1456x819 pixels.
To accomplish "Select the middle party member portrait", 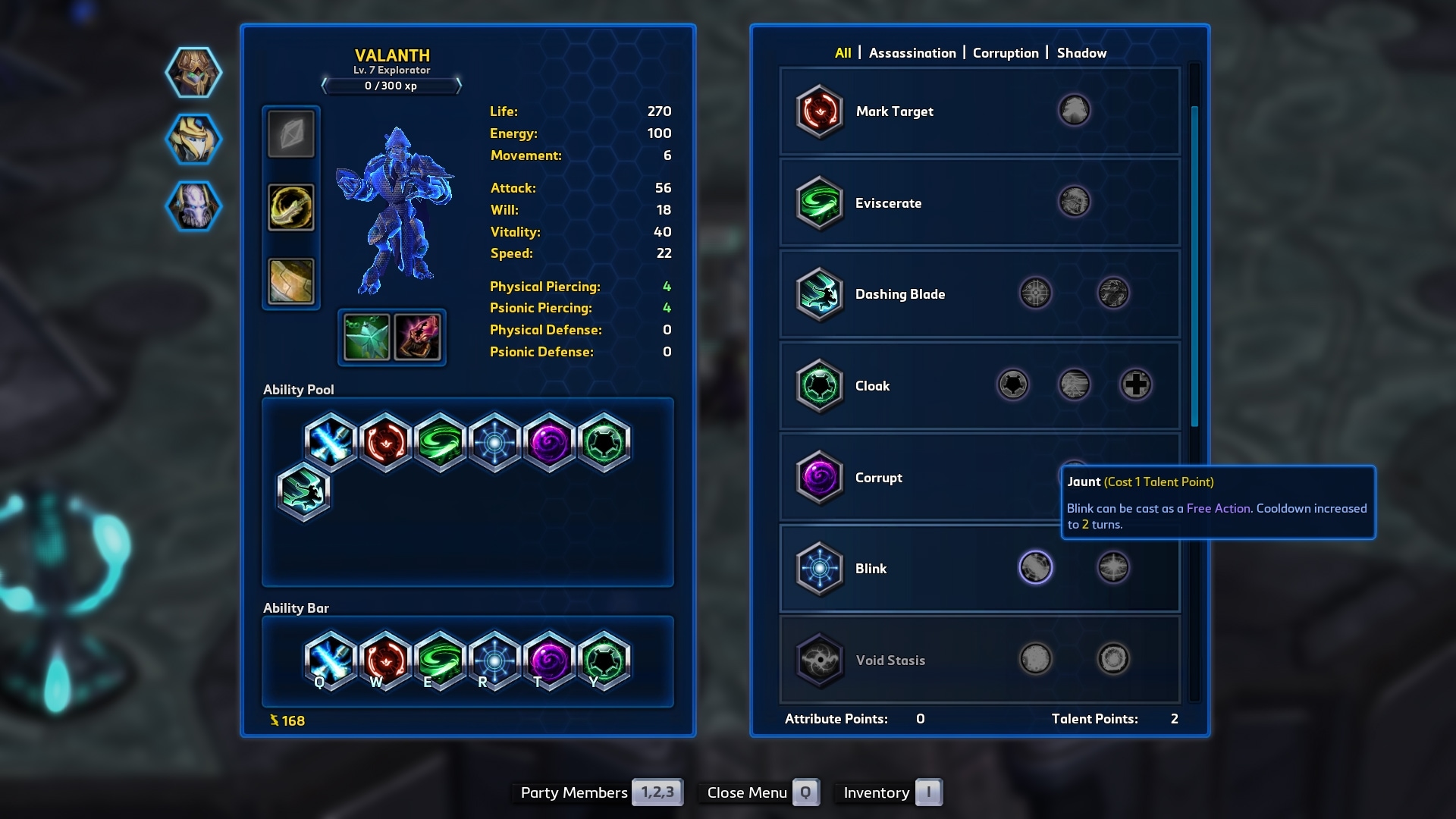I will click(x=192, y=140).
